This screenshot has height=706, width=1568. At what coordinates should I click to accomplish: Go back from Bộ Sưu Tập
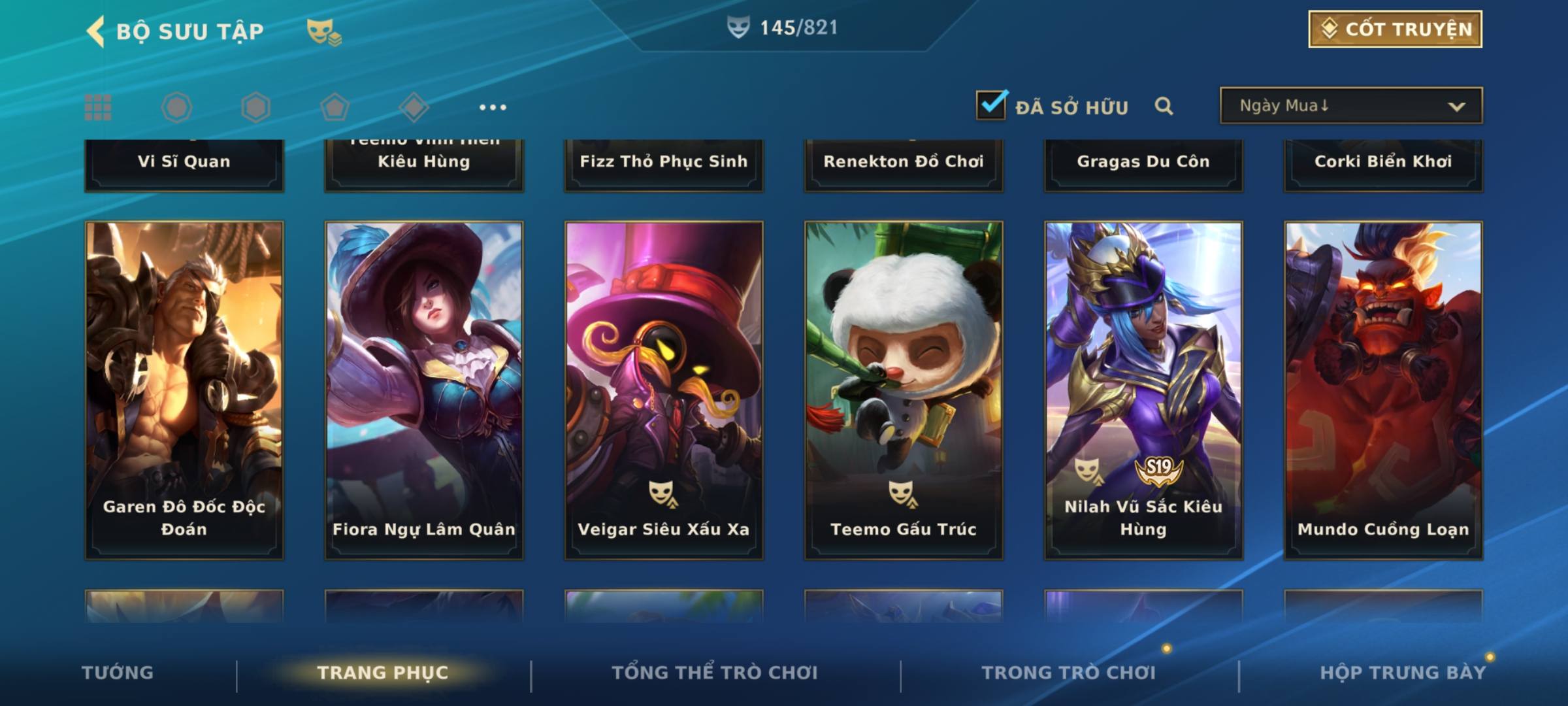coord(96,31)
